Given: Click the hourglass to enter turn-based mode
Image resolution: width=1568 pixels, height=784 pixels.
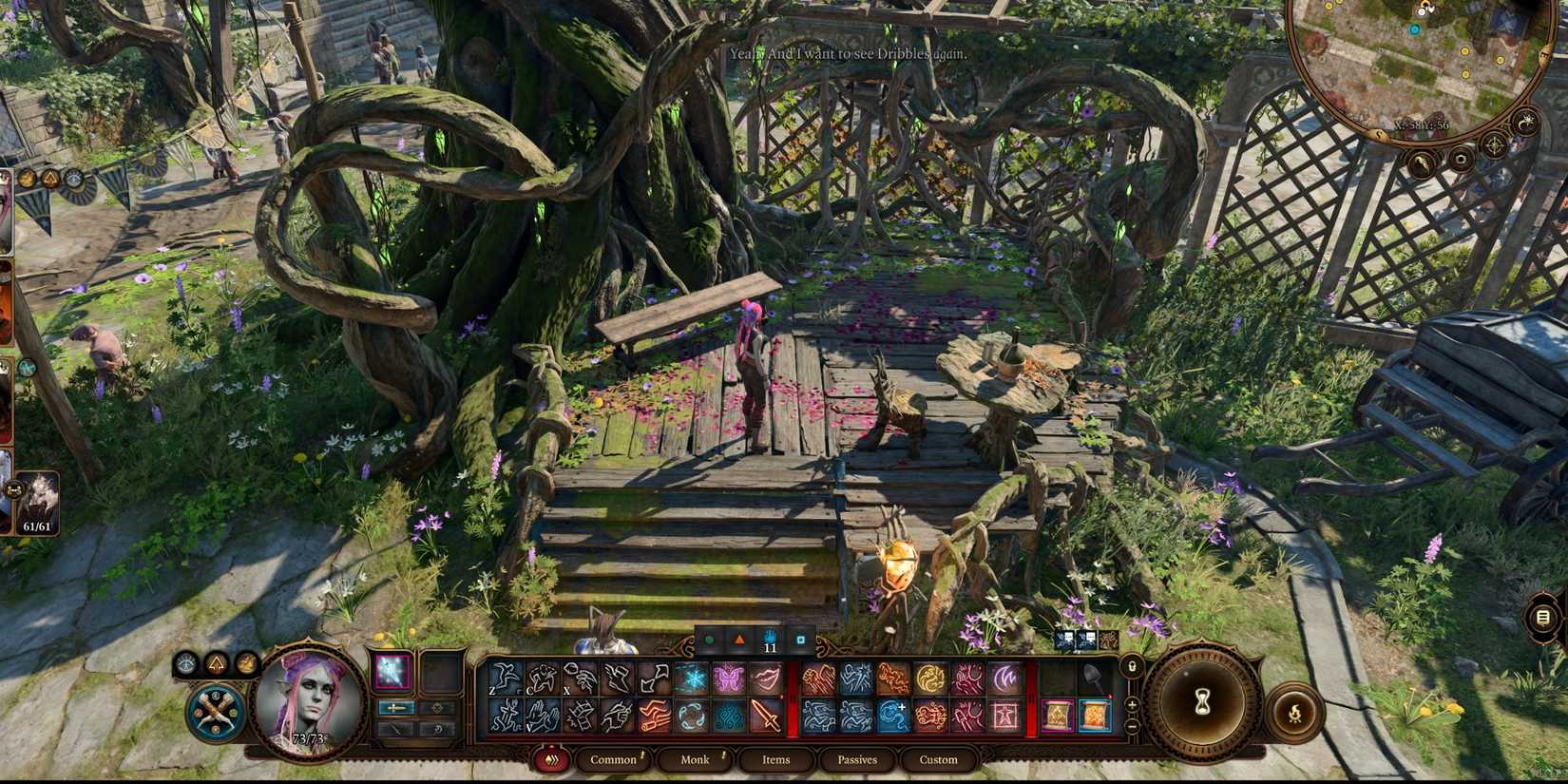Looking at the screenshot, I should [1202, 701].
